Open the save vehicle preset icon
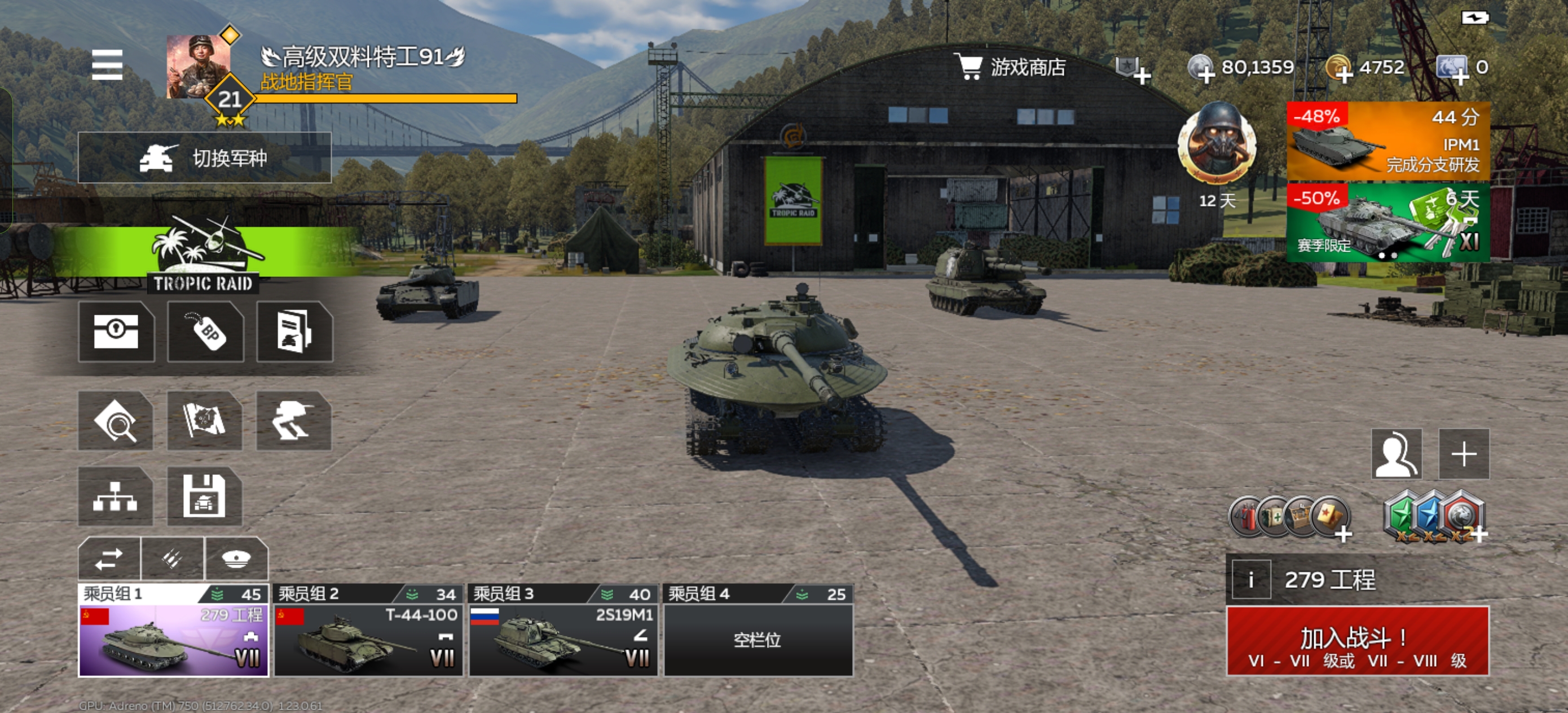The image size is (1568, 713). [x=205, y=497]
